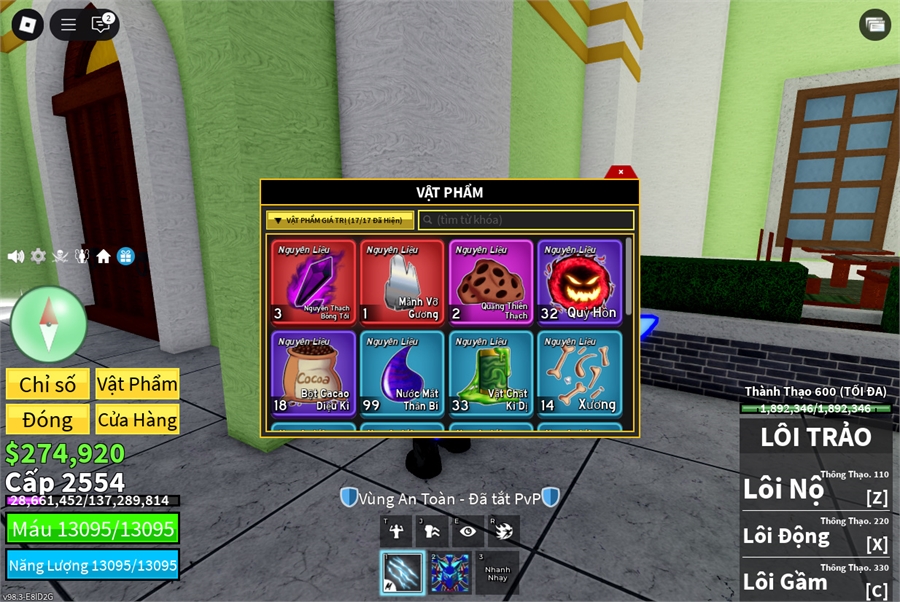Toggle the Vật Phẩm inventory button
900x602 pixels.
[137, 385]
